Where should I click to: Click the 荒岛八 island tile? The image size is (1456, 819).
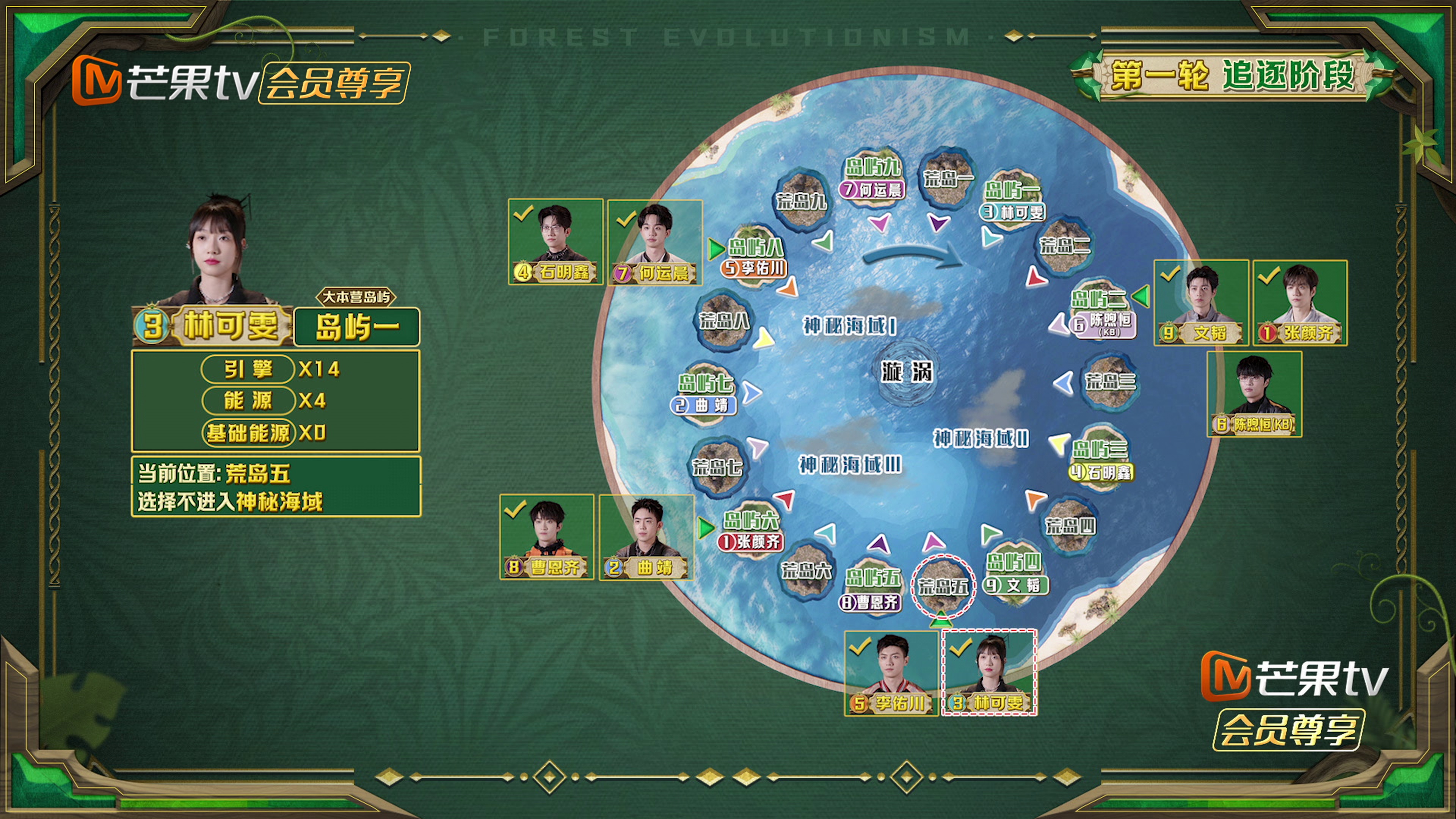pos(723,320)
